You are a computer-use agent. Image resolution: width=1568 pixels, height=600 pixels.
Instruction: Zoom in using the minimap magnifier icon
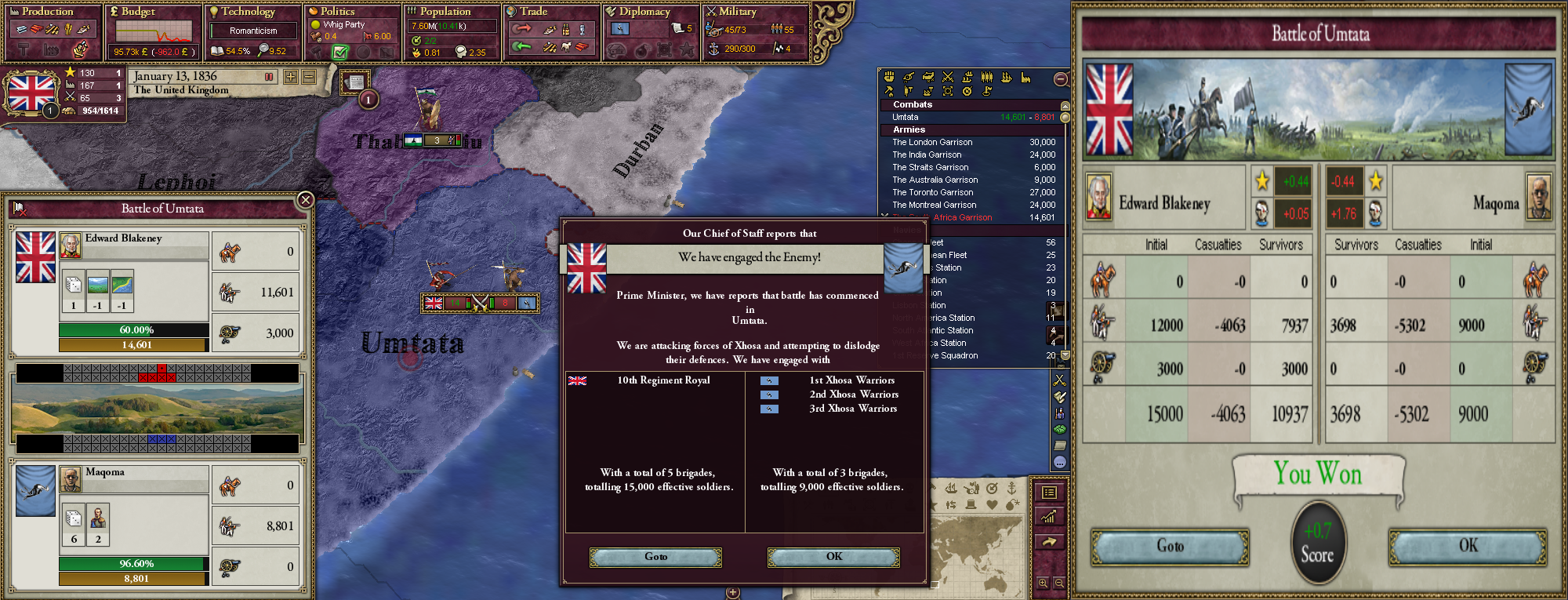[1043, 583]
